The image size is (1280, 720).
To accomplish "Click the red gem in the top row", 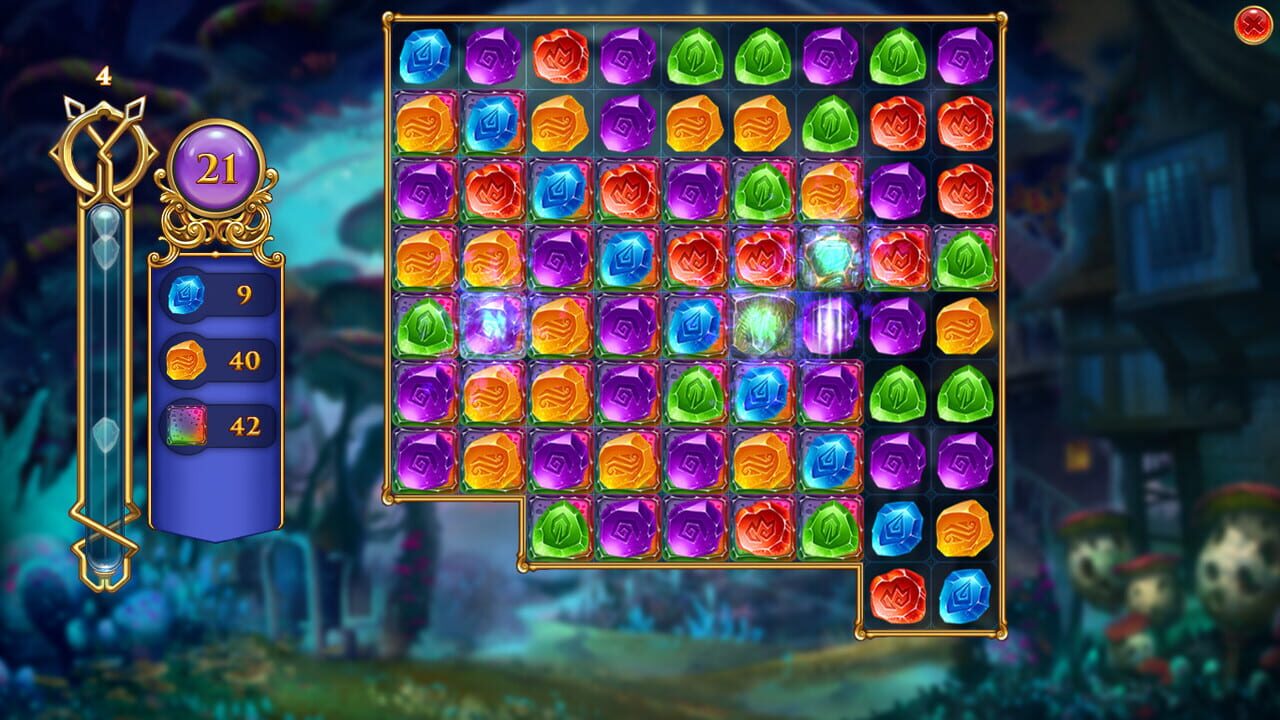I will click(561, 57).
